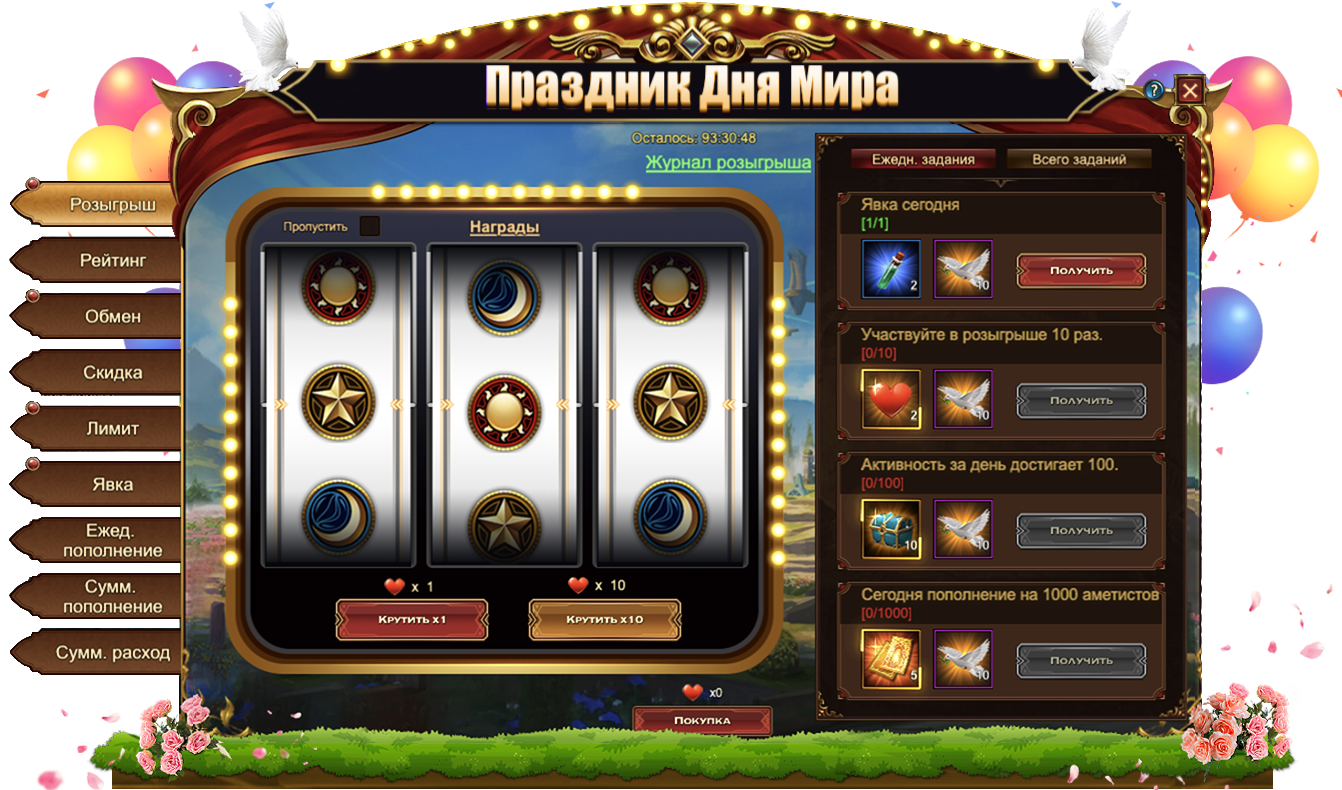The image size is (1342, 790).
Task: Spin ten times with Крутить x10
Action: coord(604,620)
